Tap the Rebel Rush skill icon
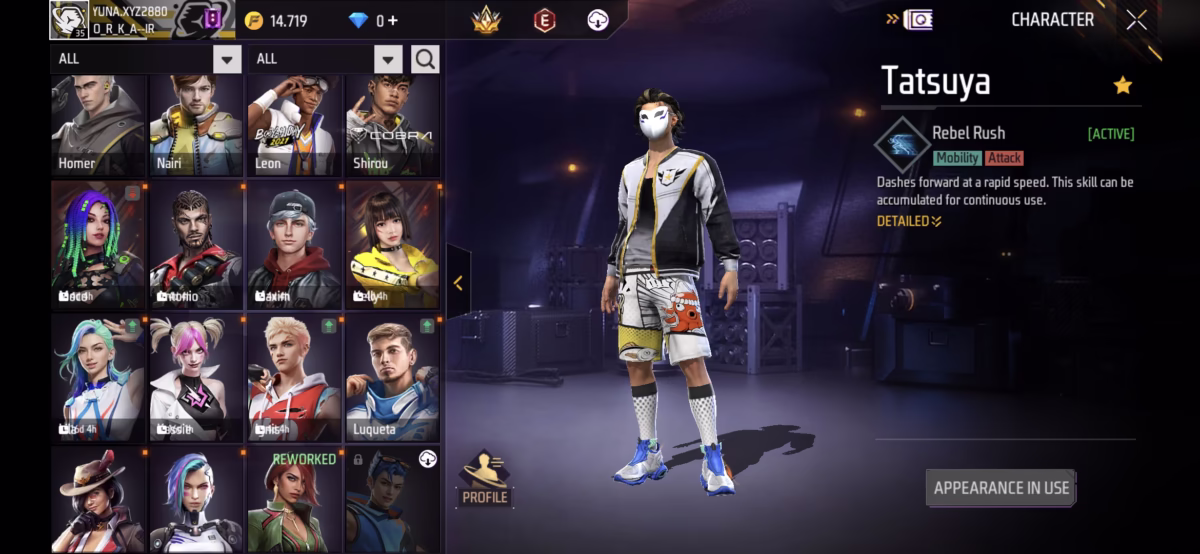The image size is (1200, 554). (x=902, y=144)
